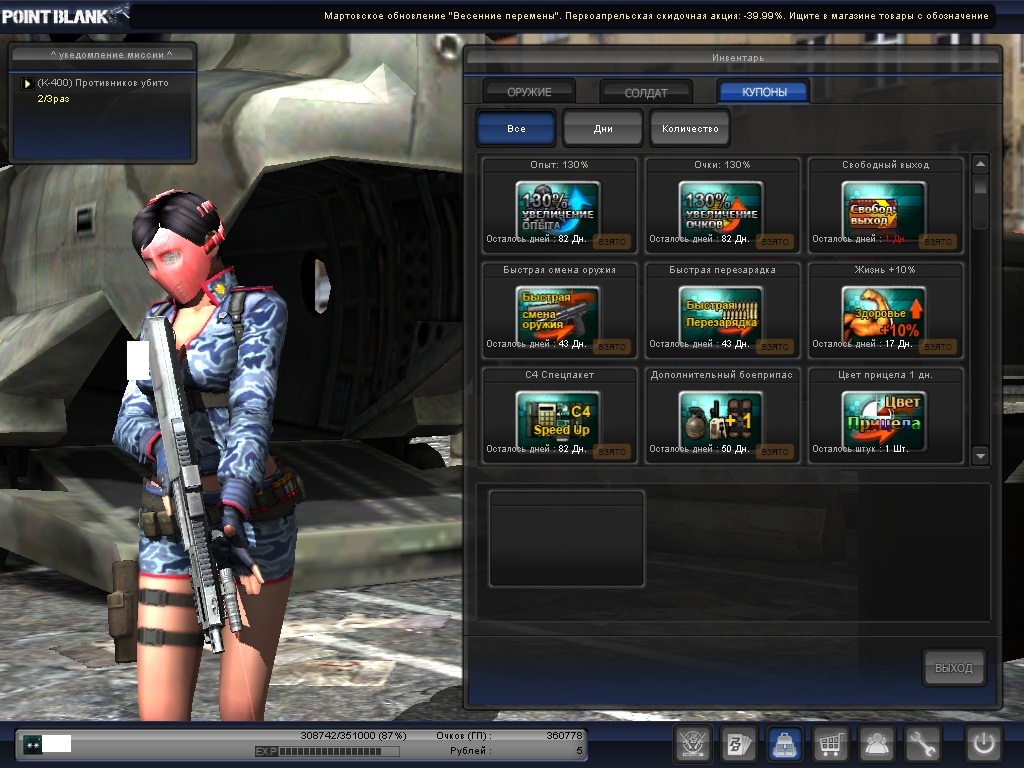Choose the 130% points boost coupon
The image size is (1024, 768).
[x=720, y=208]
